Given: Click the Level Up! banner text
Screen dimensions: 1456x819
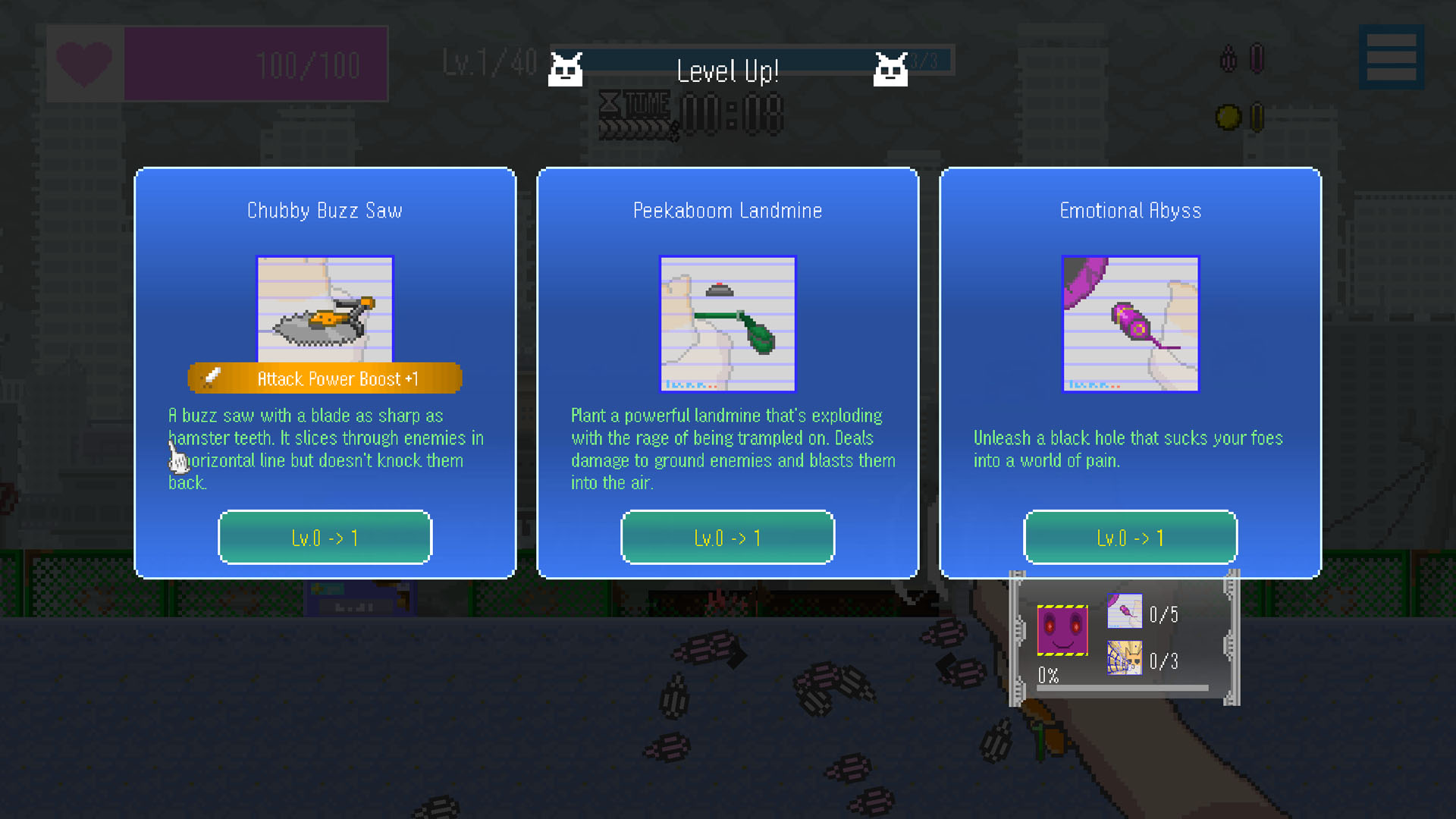Looking at the screenshot, I should (728, 71).
